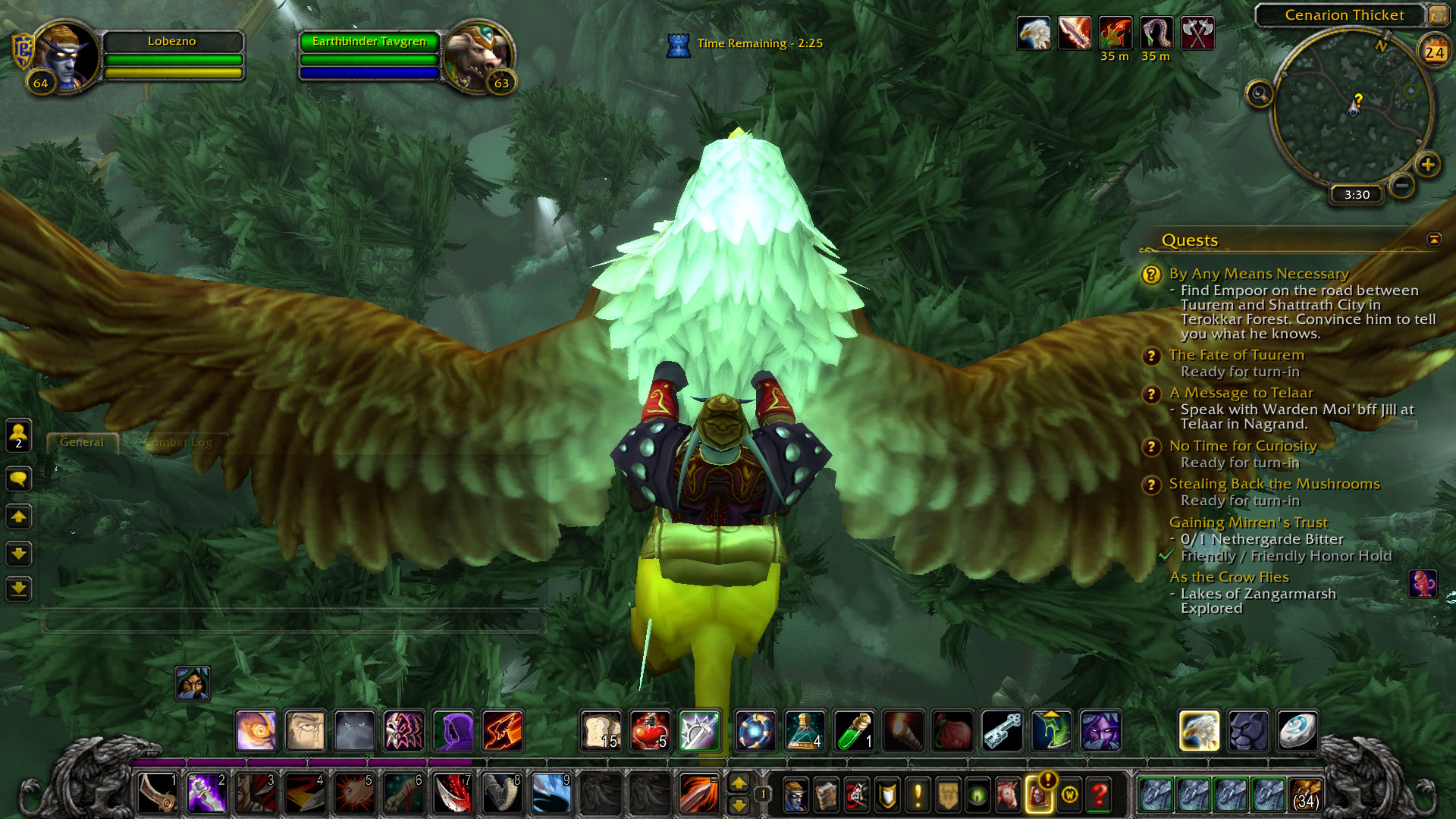
Task: Open the character info micro button
Action: click(795, 795)
